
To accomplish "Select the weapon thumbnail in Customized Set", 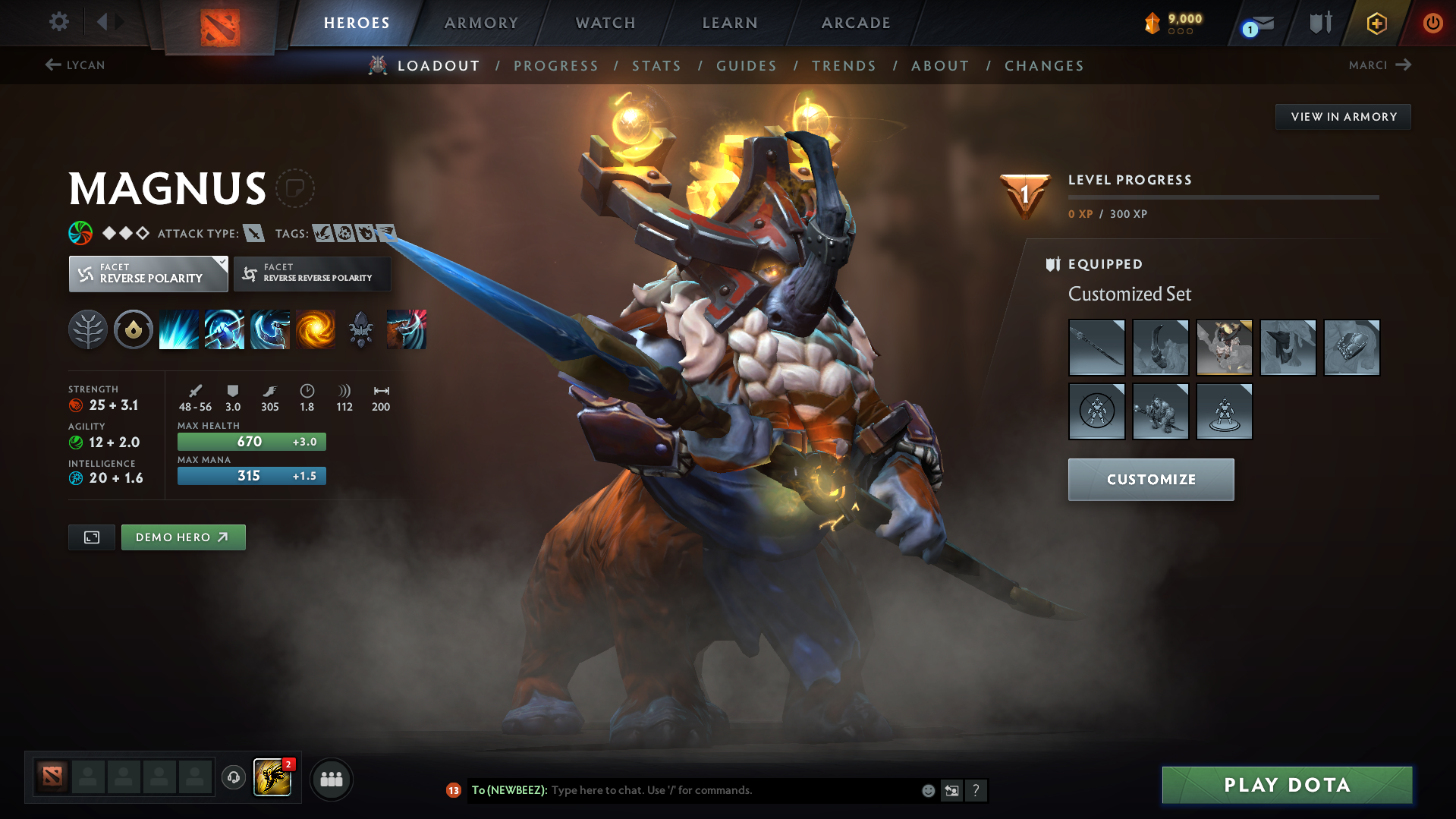I will click(x=1096, y=348).
